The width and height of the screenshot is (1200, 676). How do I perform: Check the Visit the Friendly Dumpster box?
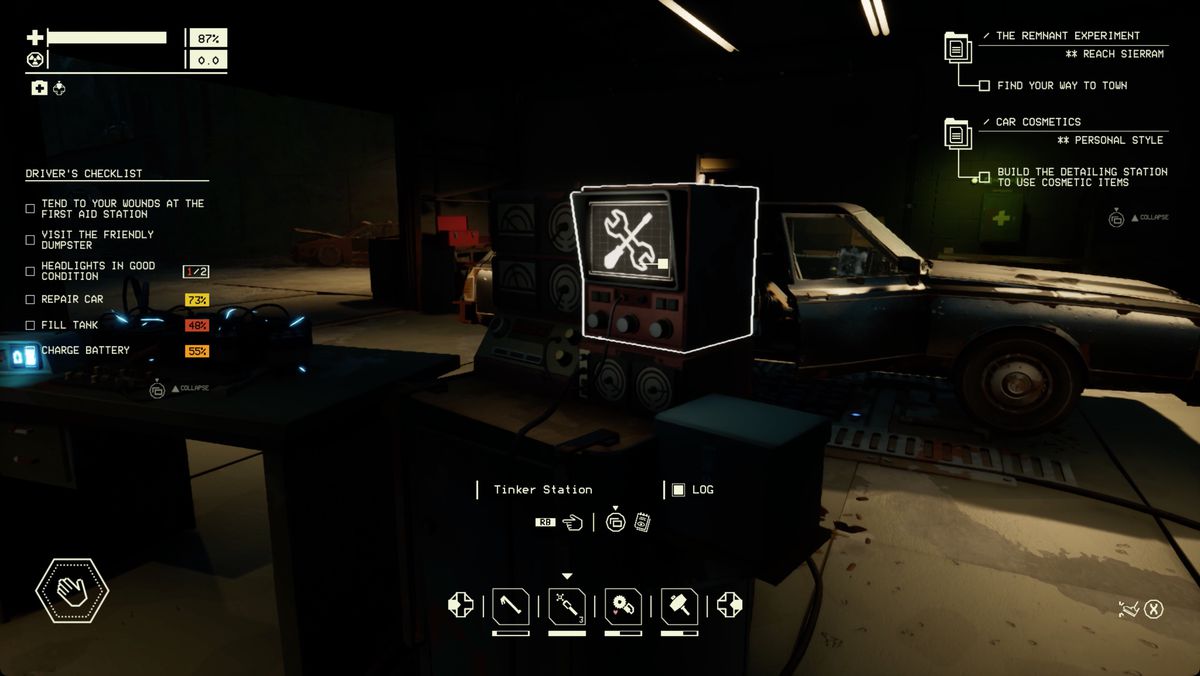point(30,240)
